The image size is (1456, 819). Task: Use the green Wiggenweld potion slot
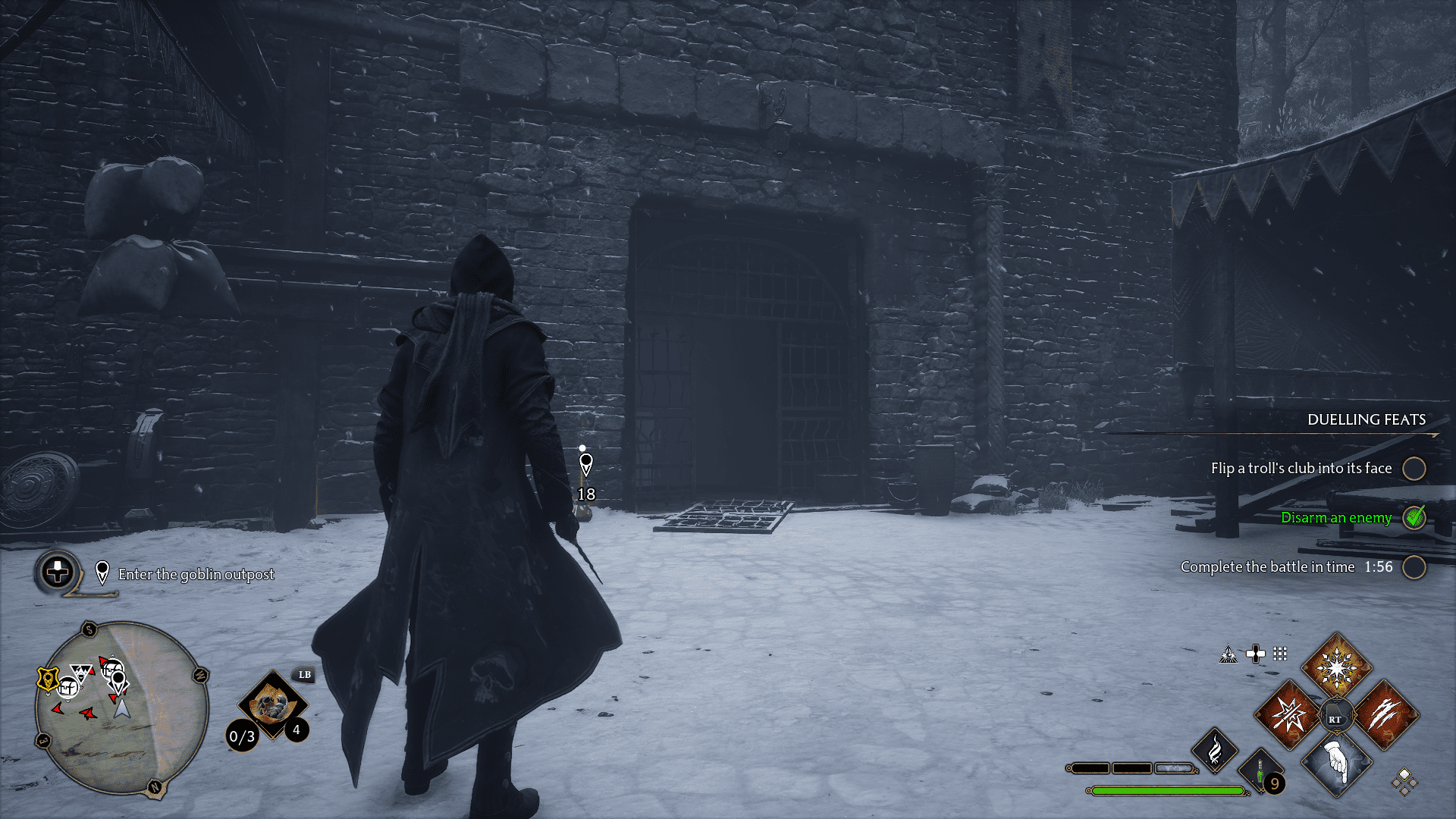1261,773
